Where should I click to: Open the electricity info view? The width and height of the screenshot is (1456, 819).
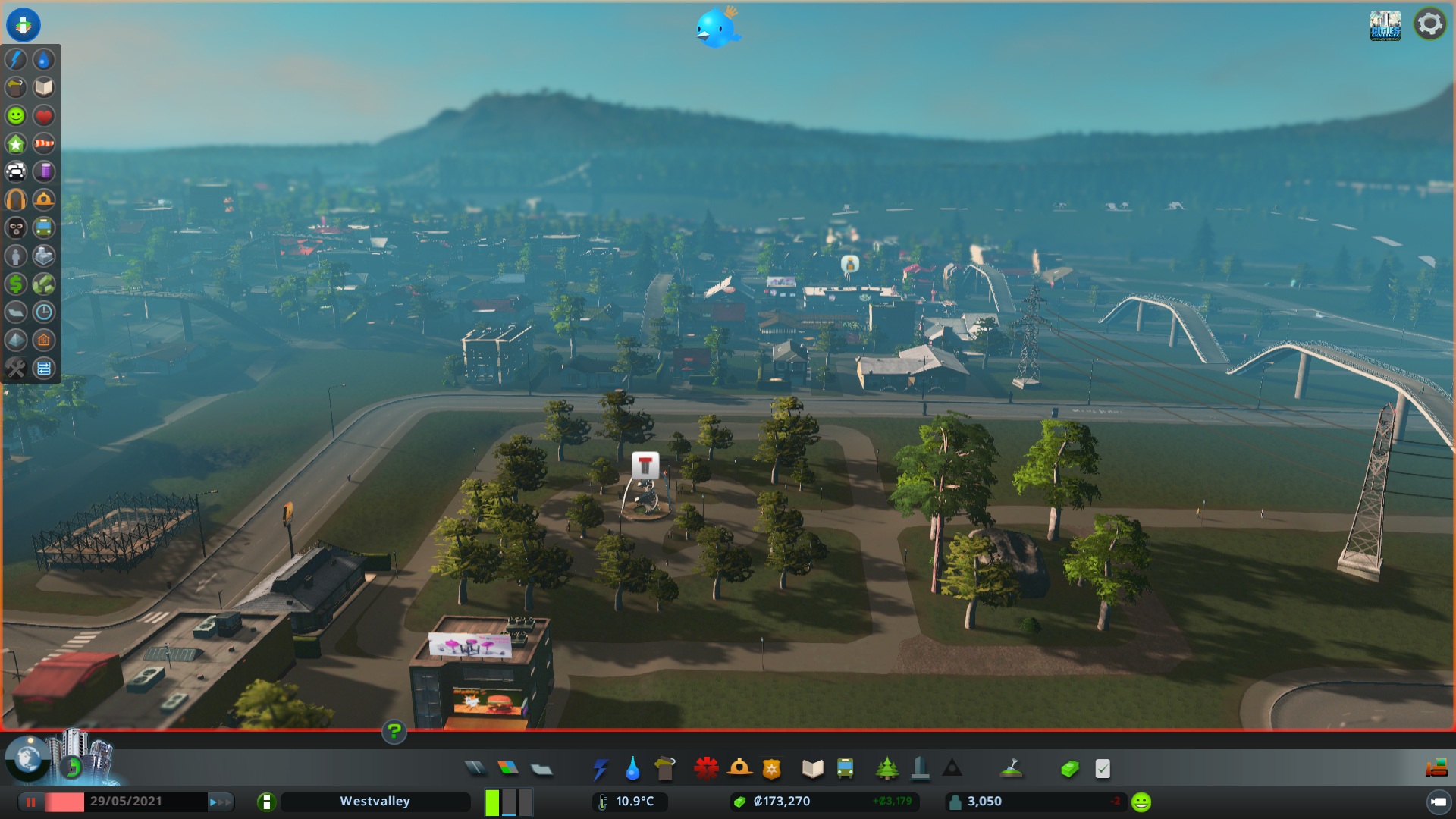[15, 61]
